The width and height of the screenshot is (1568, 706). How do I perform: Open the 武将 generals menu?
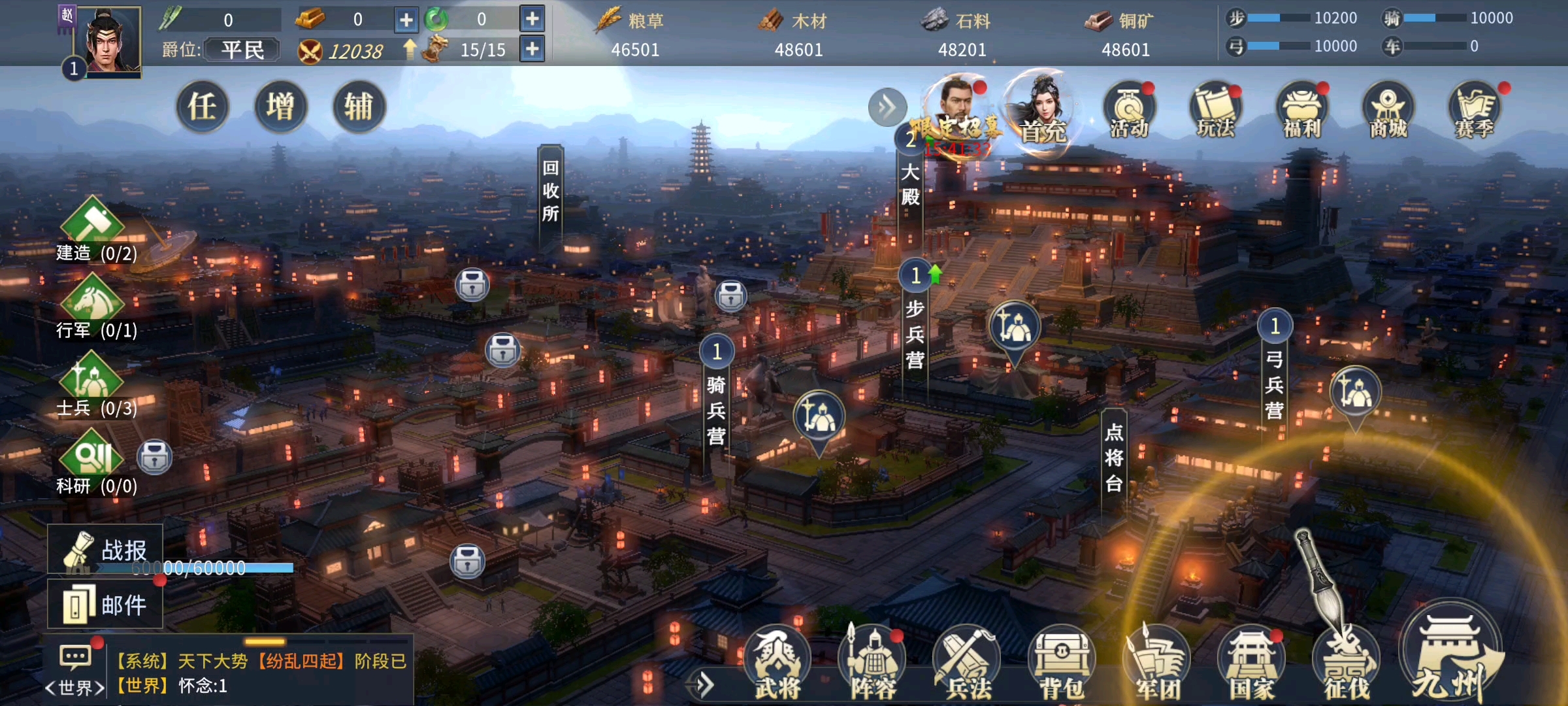pos(777,662)
